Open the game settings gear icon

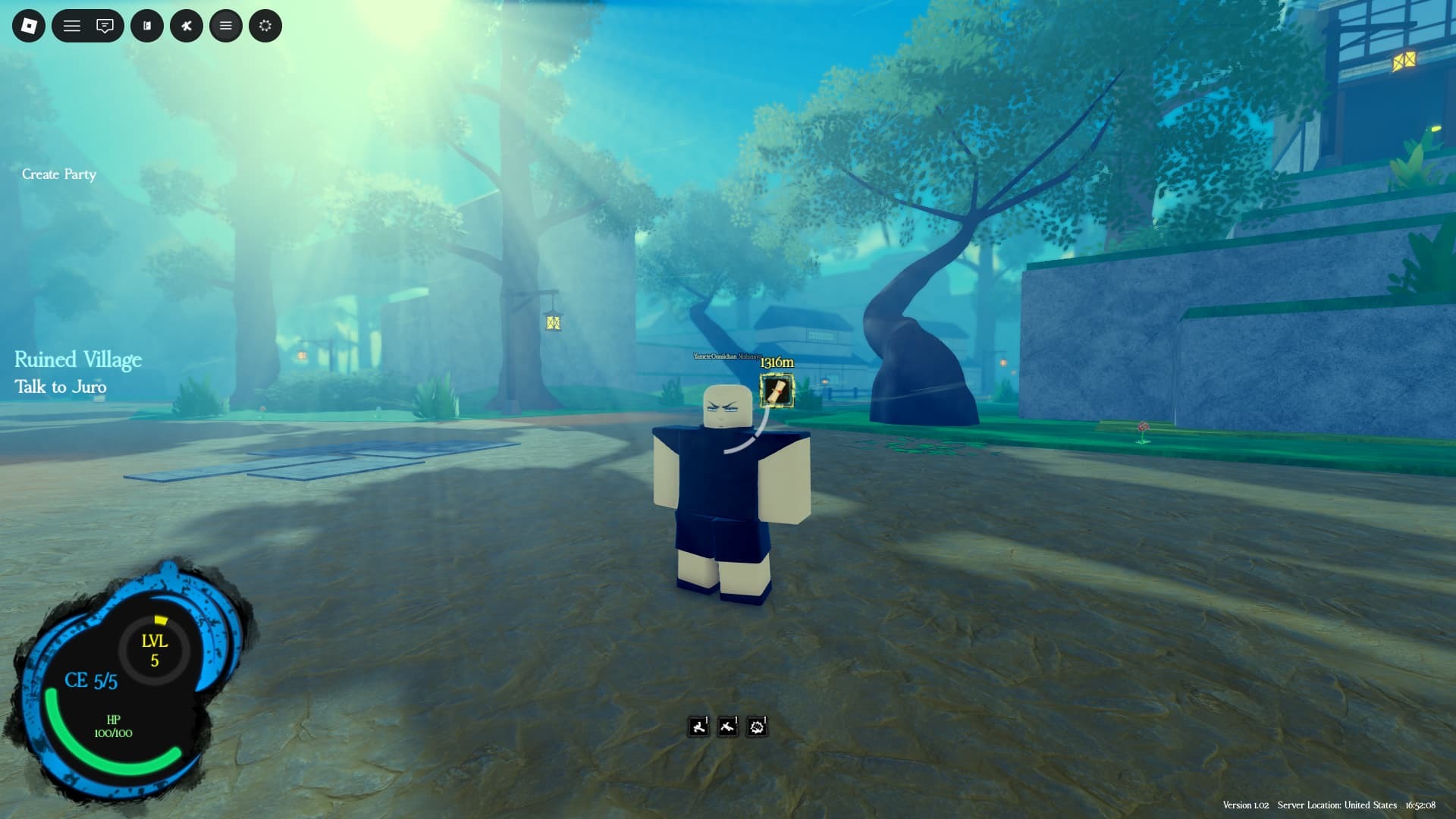pos(265,25)
